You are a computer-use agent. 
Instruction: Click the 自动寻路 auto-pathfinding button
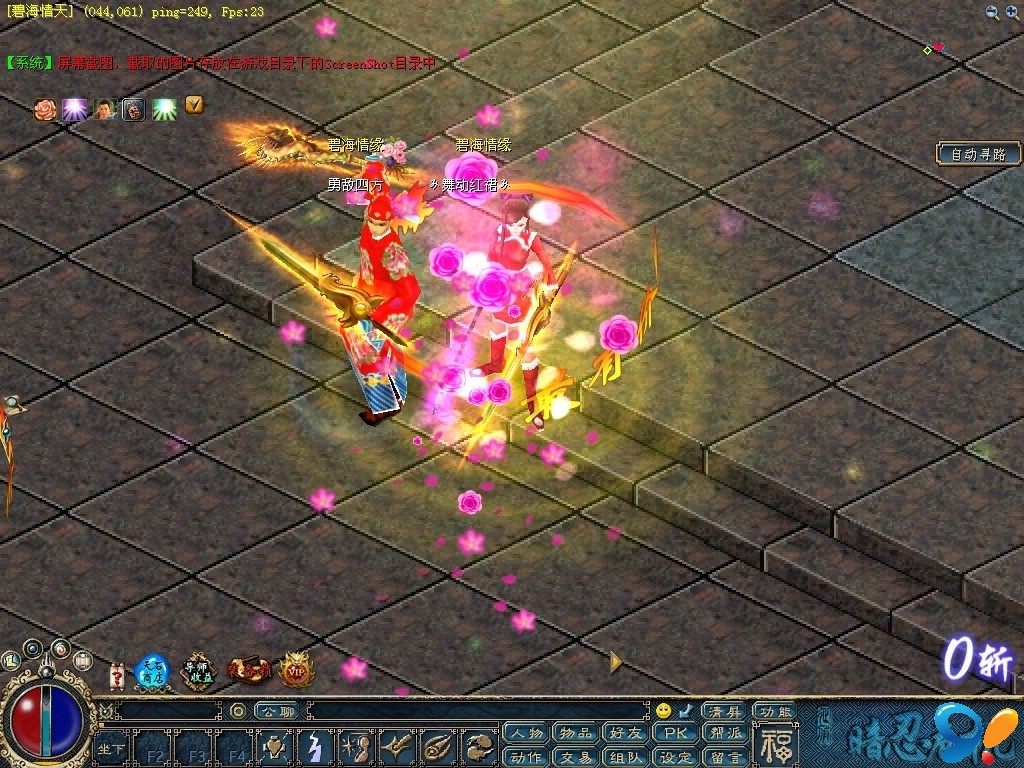979,154
